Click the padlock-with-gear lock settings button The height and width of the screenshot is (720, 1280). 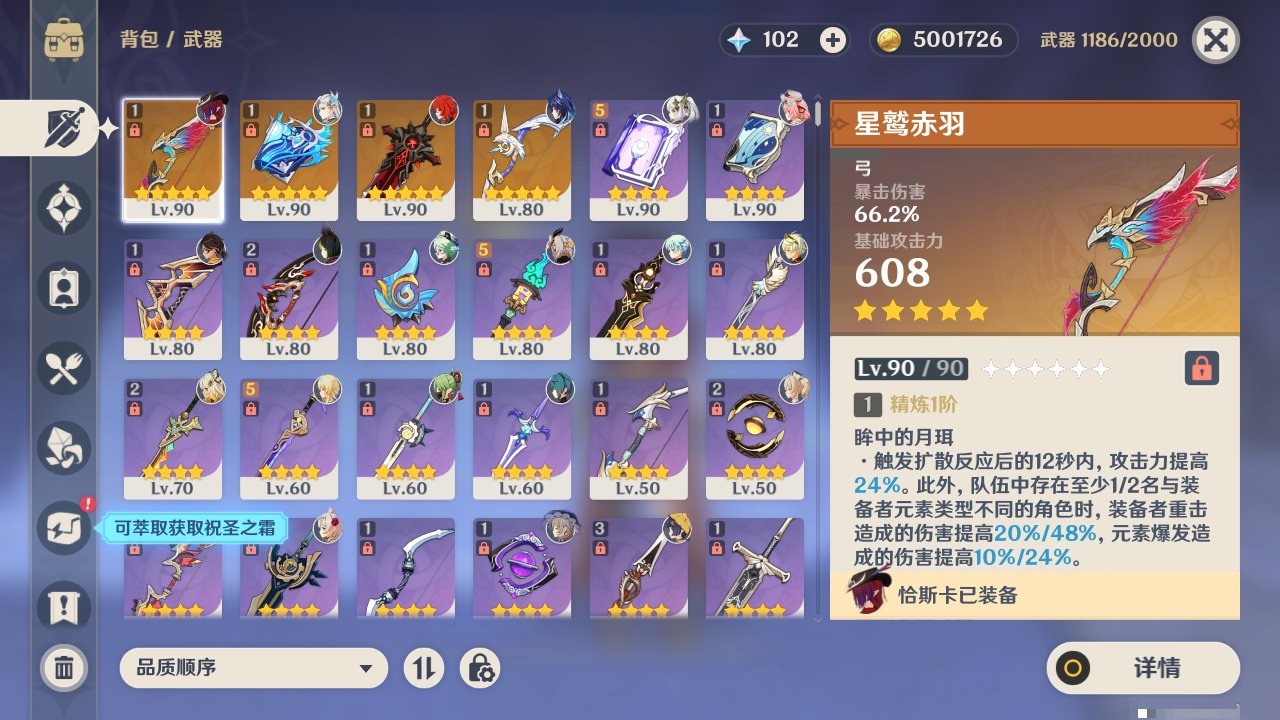pyautogui.click(x=480, y=668)
